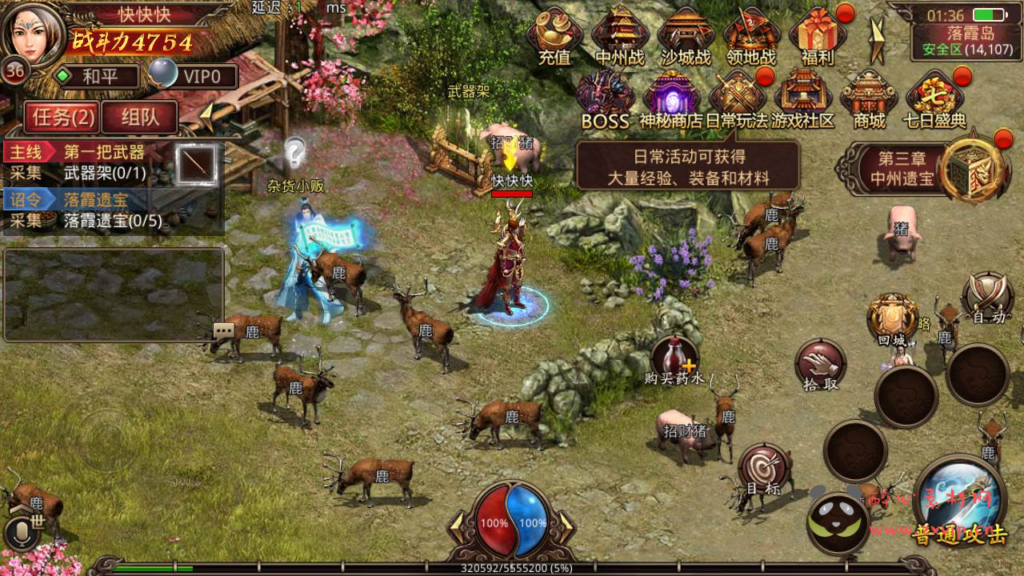The width and height of the screenshot is (1024, 576).
Task: Open the 沙城战 siege event
Action: 685,35
